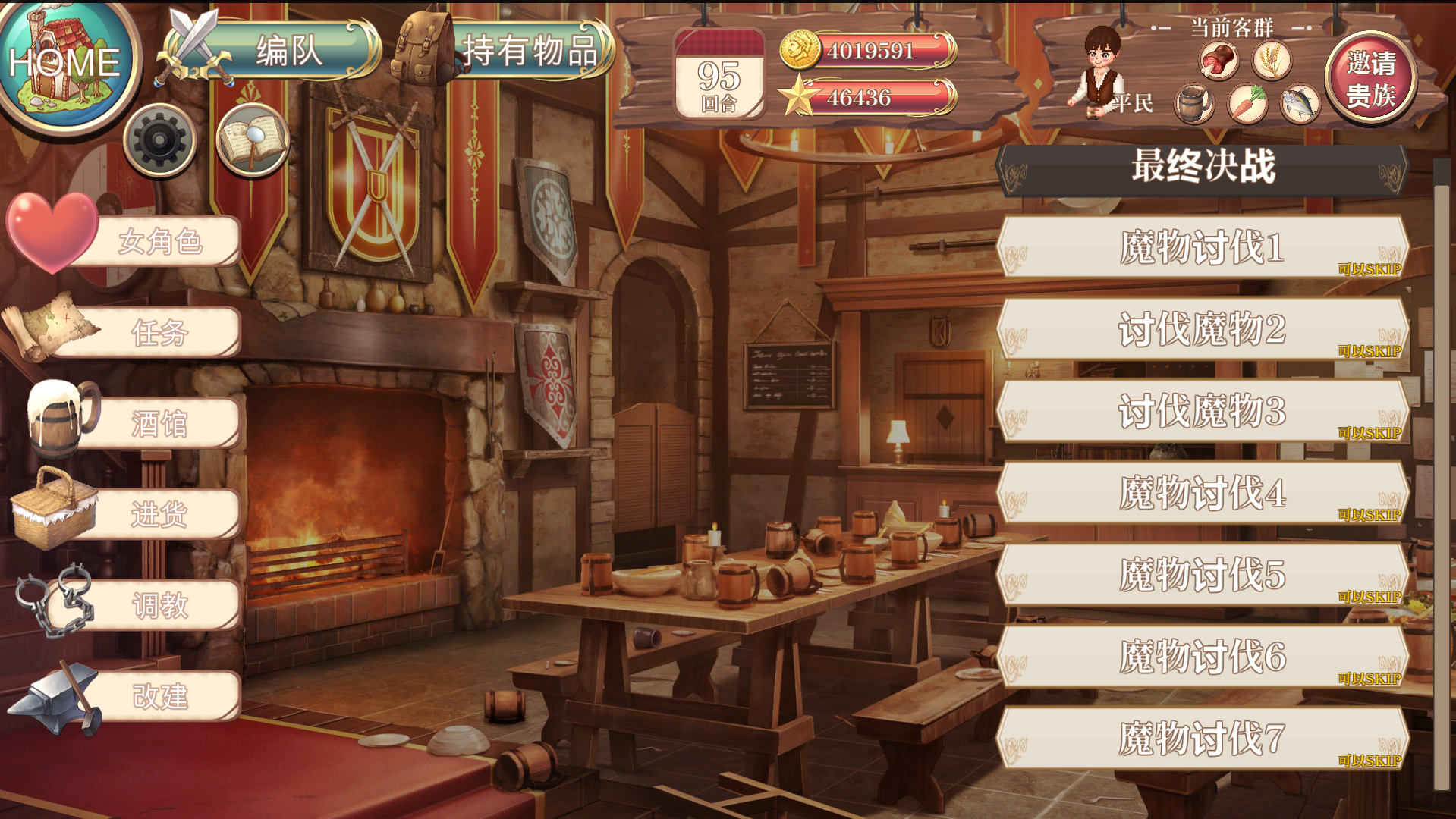1456x819 pixels.
Task: Choose quest 魔物讨伐6
Action: point(1203,657)
